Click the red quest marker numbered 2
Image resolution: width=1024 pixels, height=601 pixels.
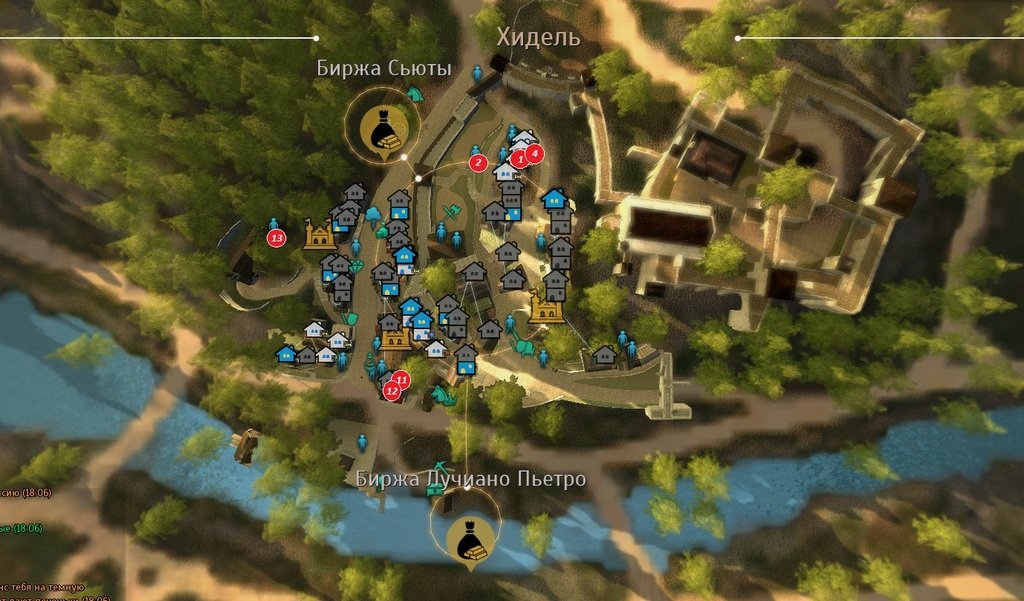[x=478, y=162]
